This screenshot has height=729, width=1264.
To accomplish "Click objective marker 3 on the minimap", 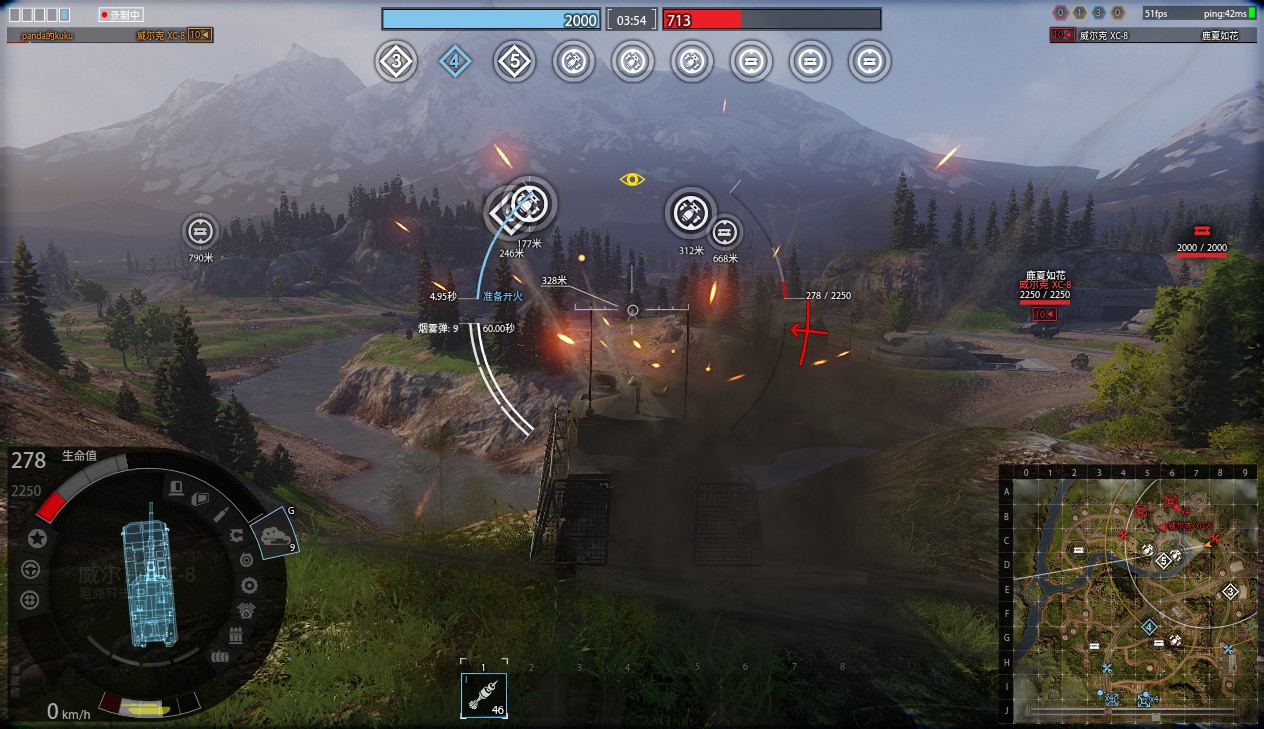I will (x=1231, y=592).
